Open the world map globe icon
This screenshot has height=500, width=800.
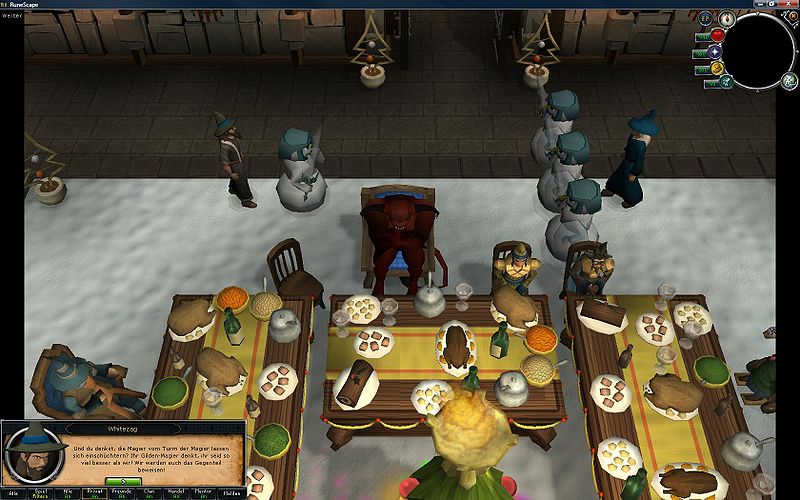789,82
